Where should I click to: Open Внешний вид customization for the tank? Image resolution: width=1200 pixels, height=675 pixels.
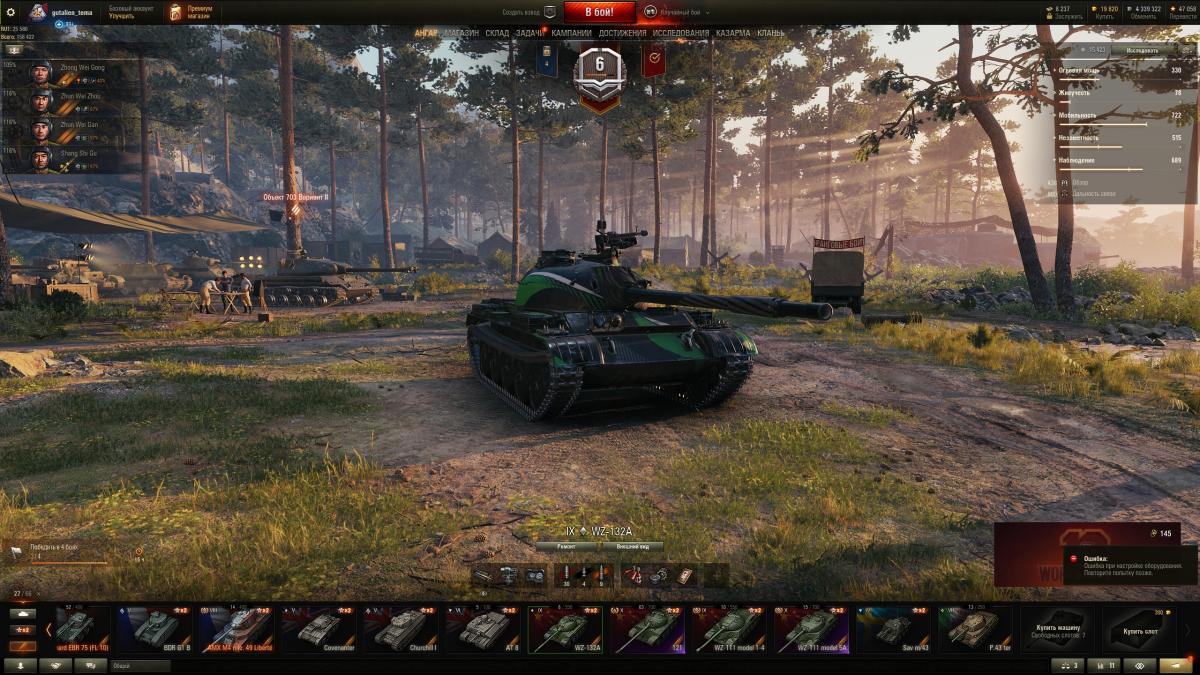[x=633, y=547]
